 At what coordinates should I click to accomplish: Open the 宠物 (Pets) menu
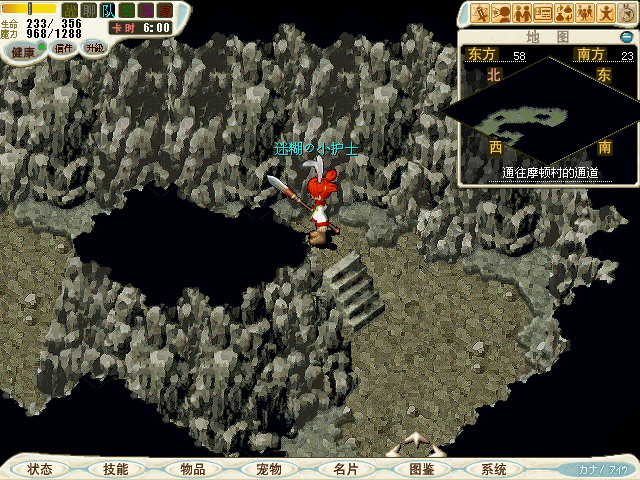click(268, 469)
